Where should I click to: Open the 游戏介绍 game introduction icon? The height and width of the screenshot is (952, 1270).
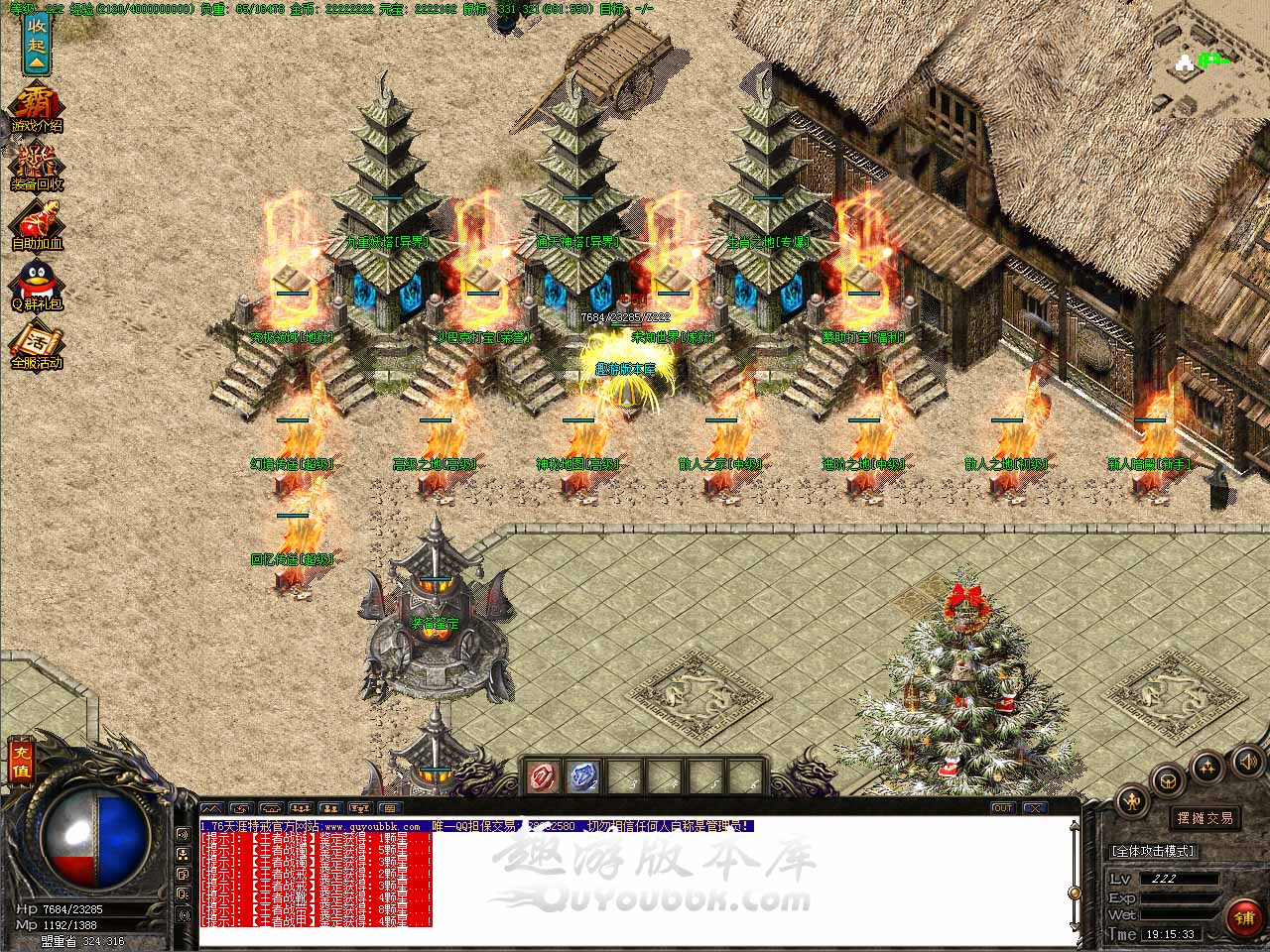[x=37, y=108]
